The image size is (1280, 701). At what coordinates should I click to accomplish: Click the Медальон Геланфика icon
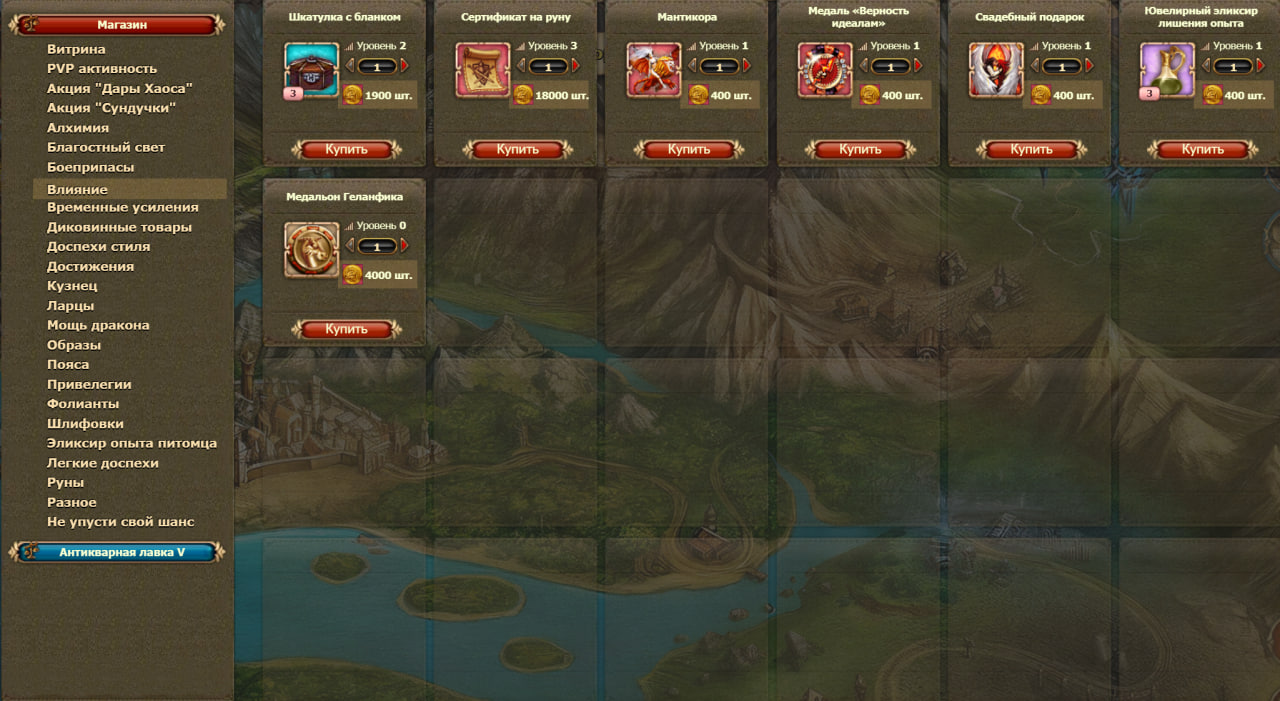point(312,250)
